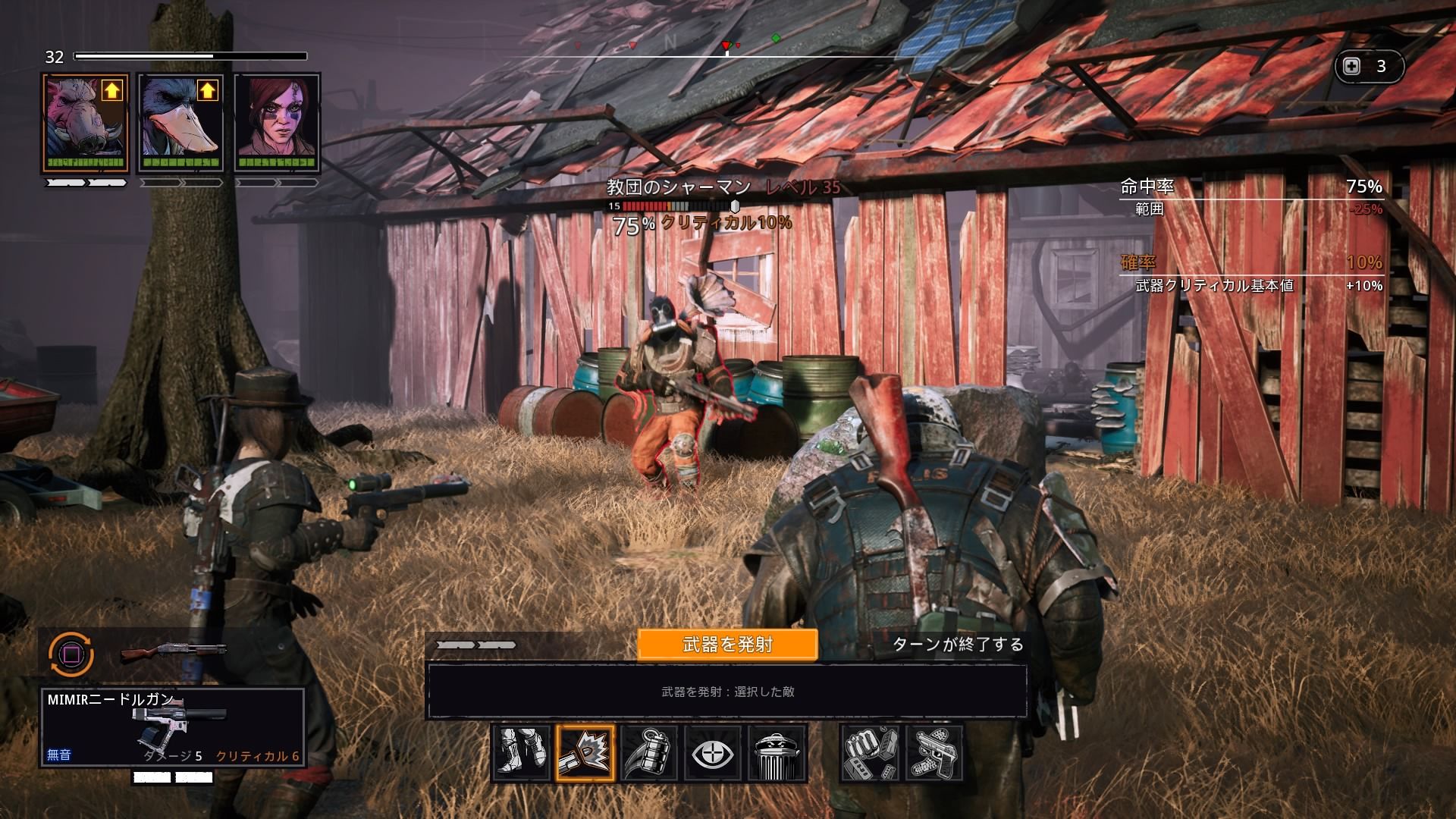
Task: Select the red-haired woman portrait
Action: (277, 121)
